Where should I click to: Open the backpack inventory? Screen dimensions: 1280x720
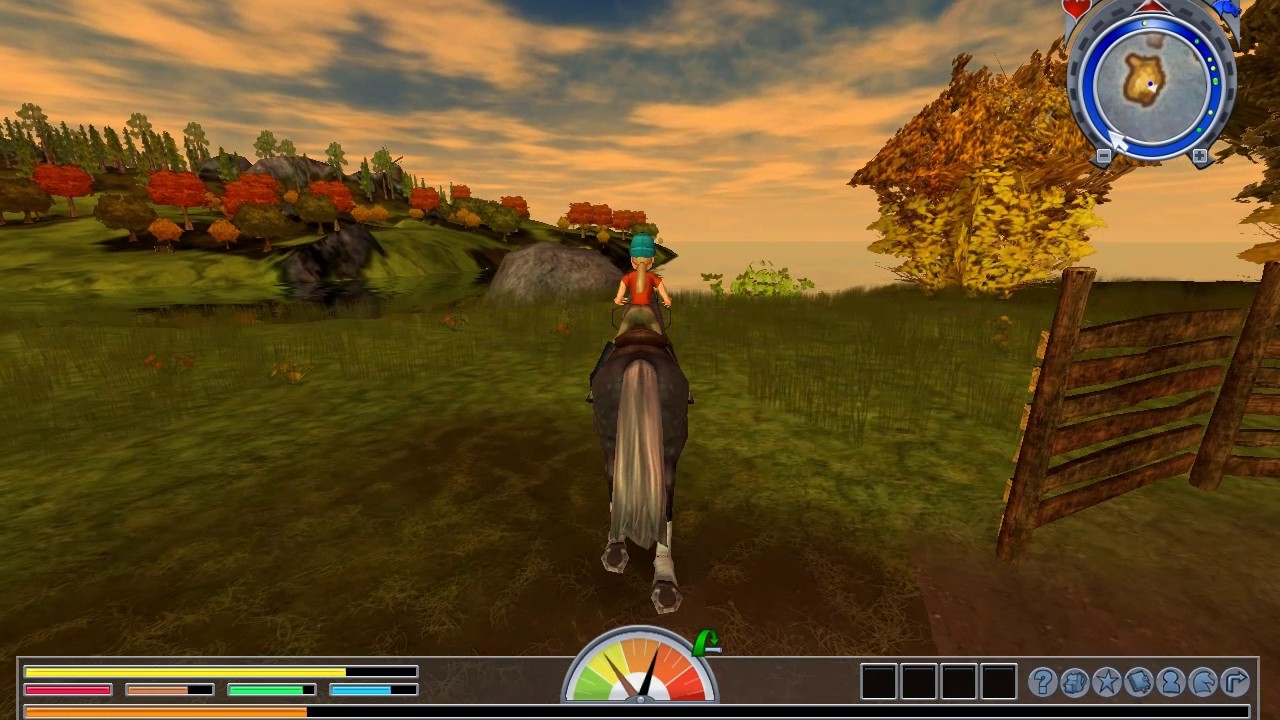[x=1075, y=682]
